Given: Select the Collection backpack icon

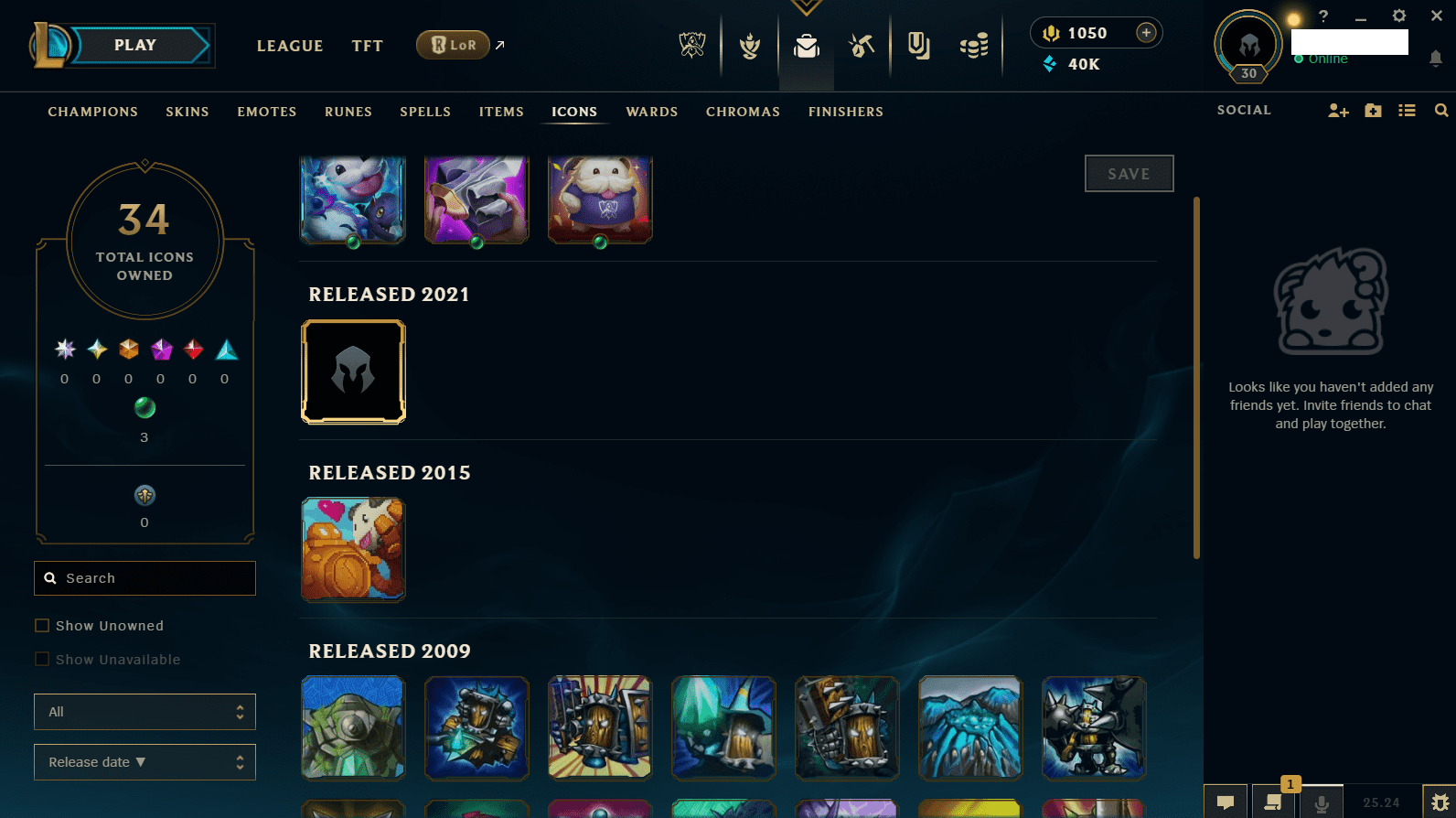Looking at the screenshot, I should (807, 46).
